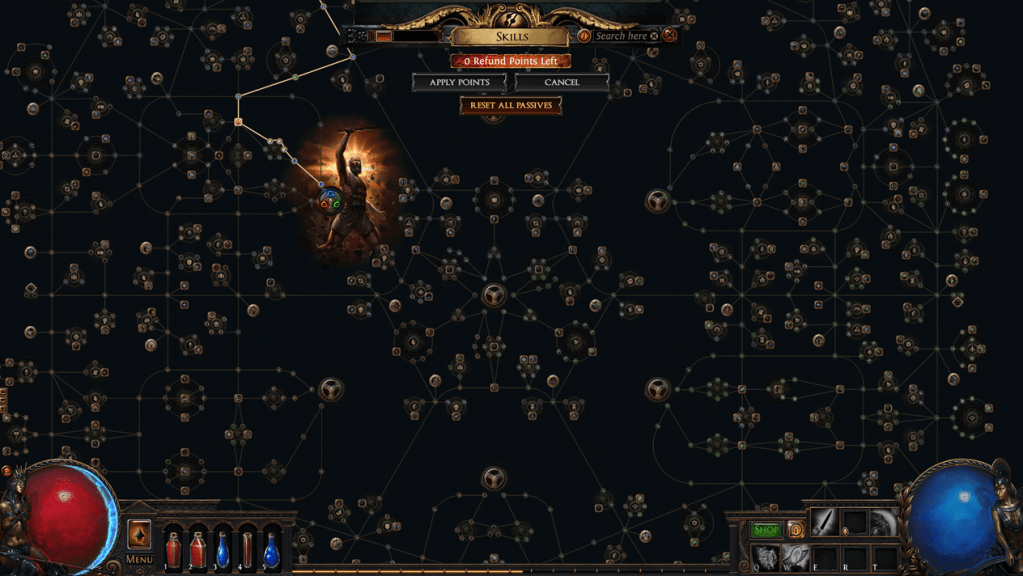Clear the passive tree search text

coord(654,36)
